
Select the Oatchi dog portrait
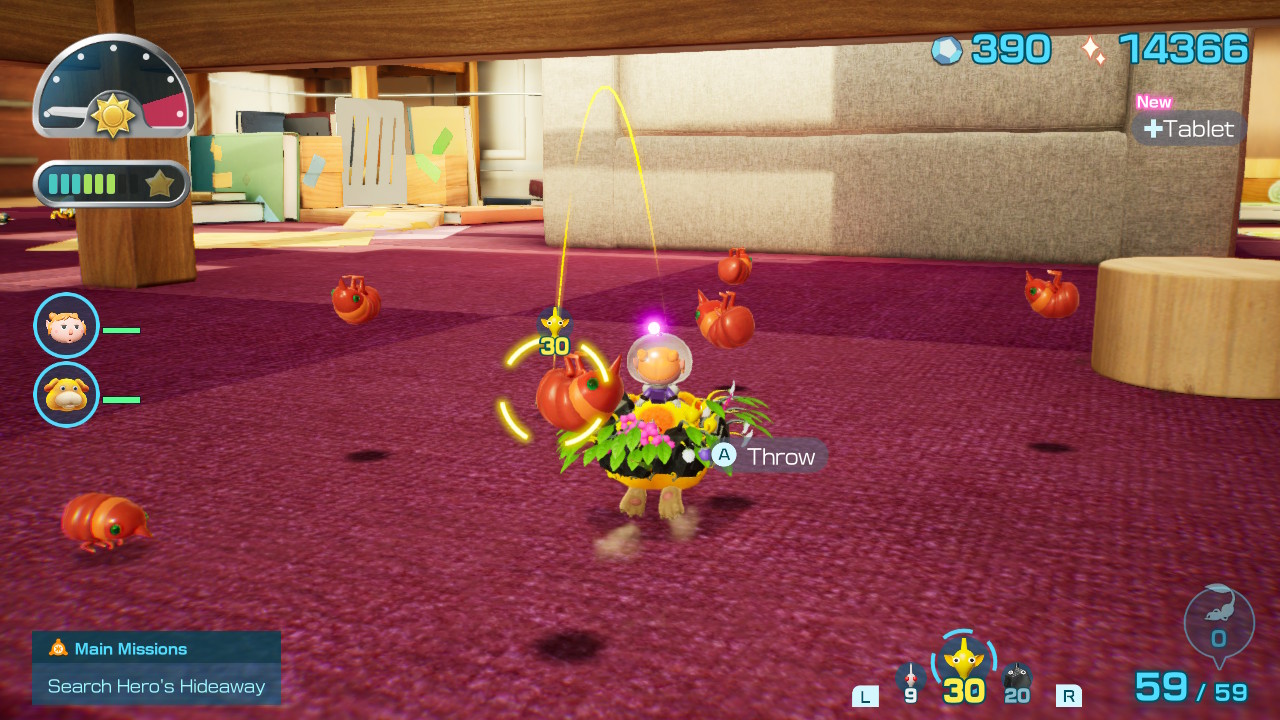coord(66,395)
